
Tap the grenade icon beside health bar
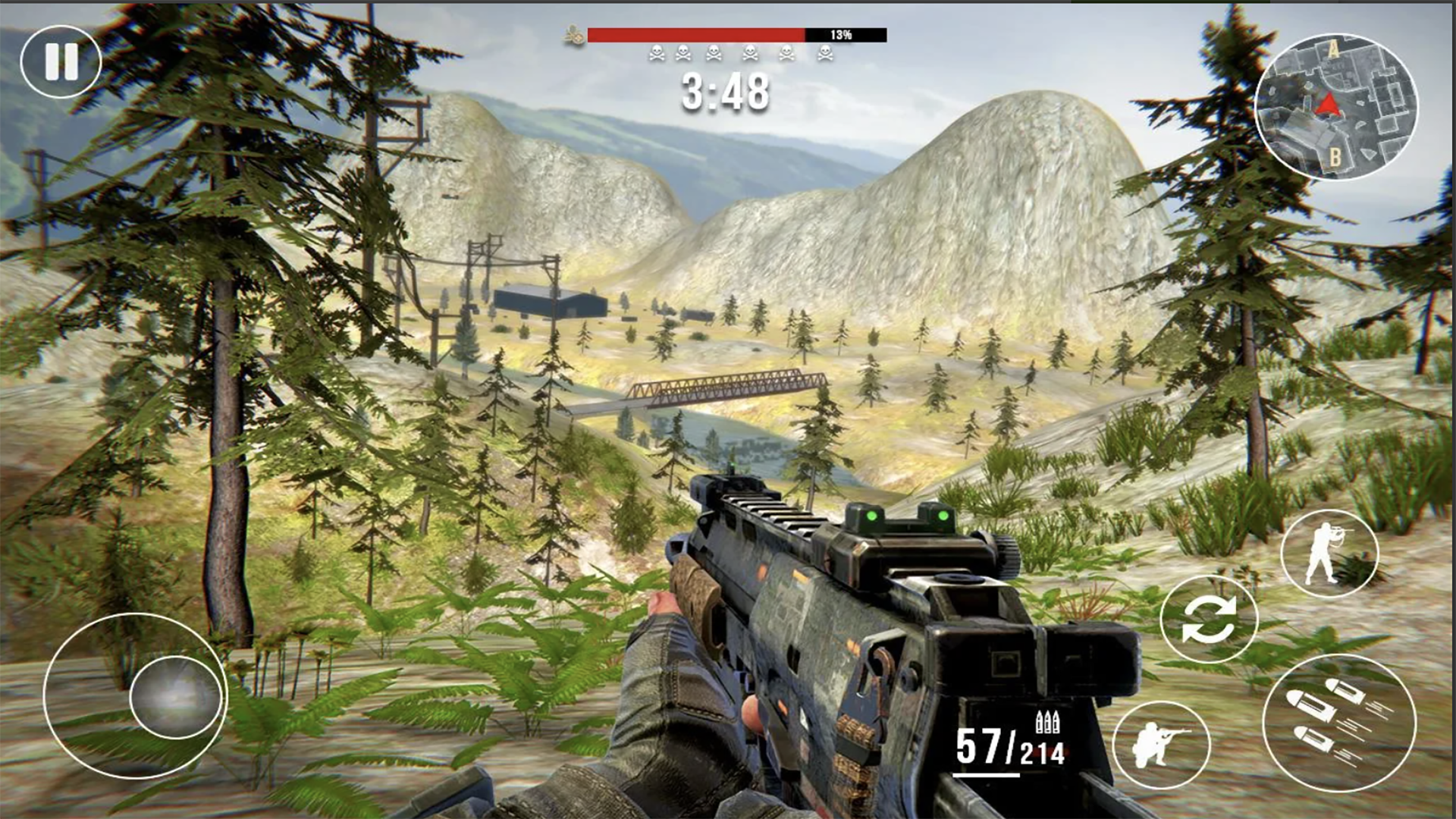(574, 33)
